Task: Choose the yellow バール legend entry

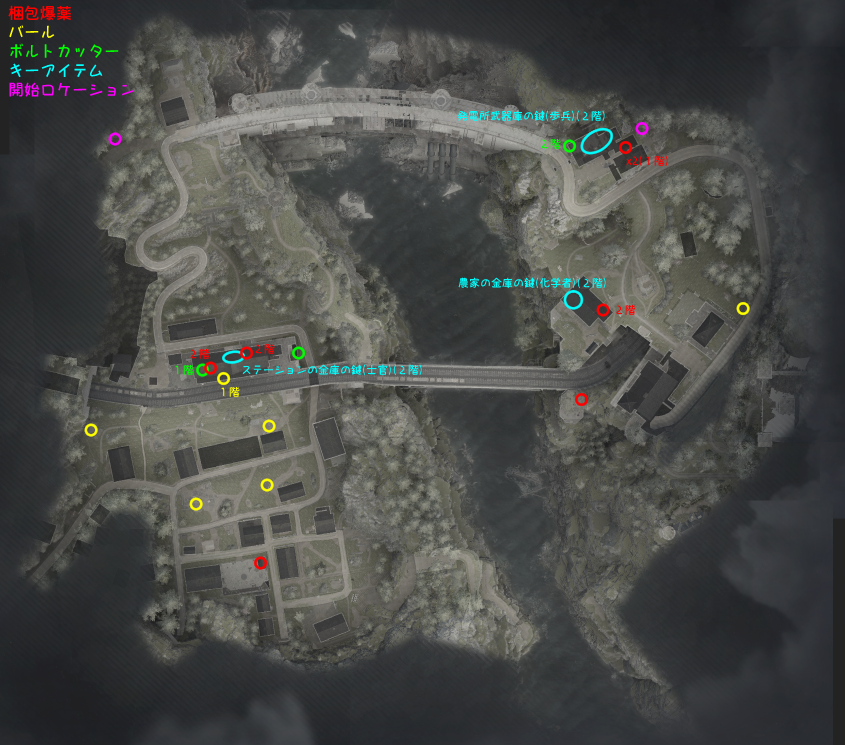Action: pyautogui.click(x=31, y=32)
